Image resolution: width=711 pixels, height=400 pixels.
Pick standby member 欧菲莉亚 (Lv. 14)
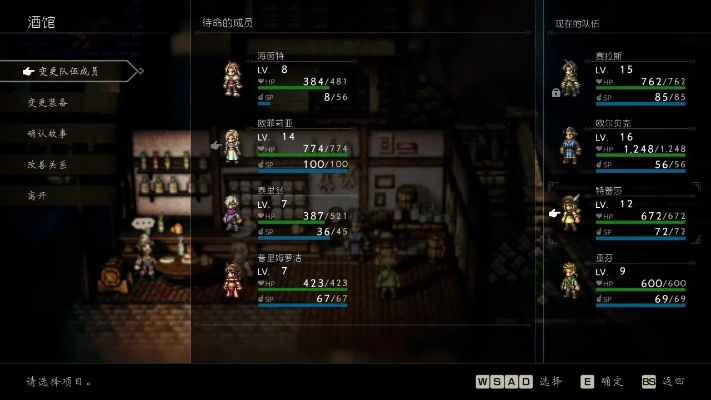point(290,144)
